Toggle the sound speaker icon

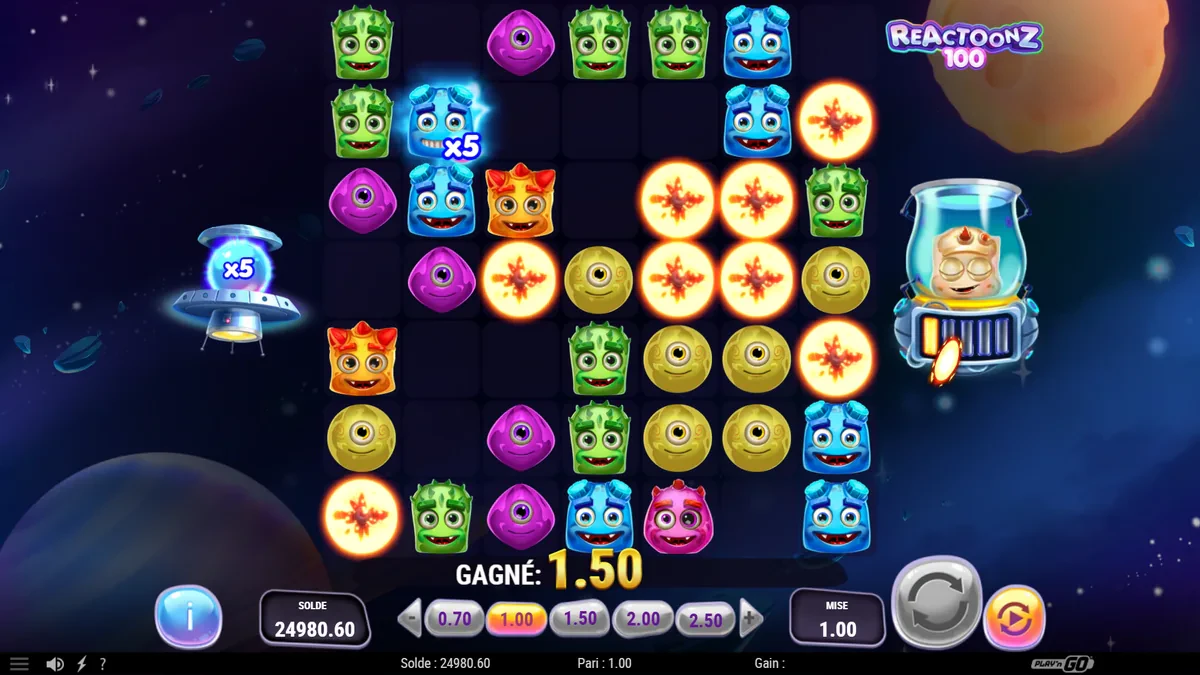pos(56,664)
